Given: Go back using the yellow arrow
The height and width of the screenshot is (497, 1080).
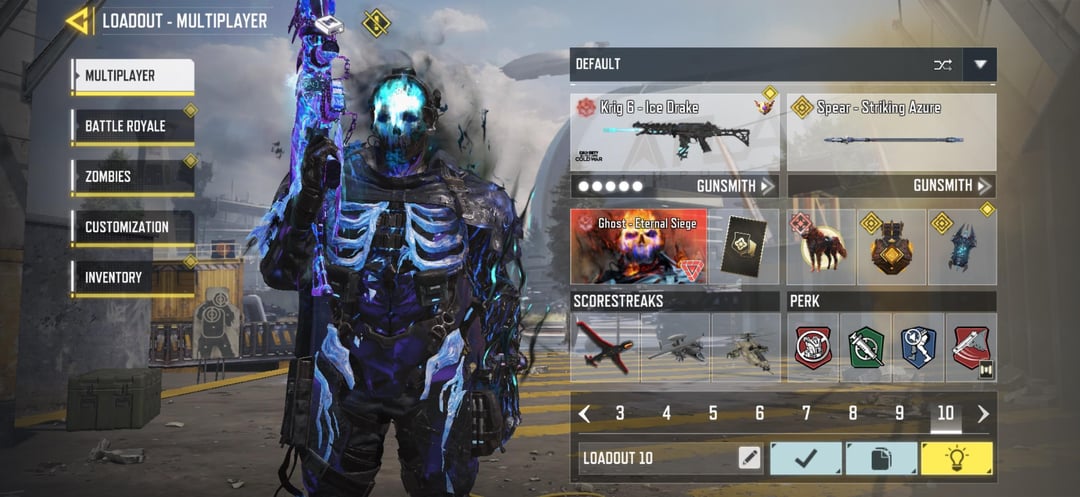Looking at the screenshot, I should pos(77,21).
